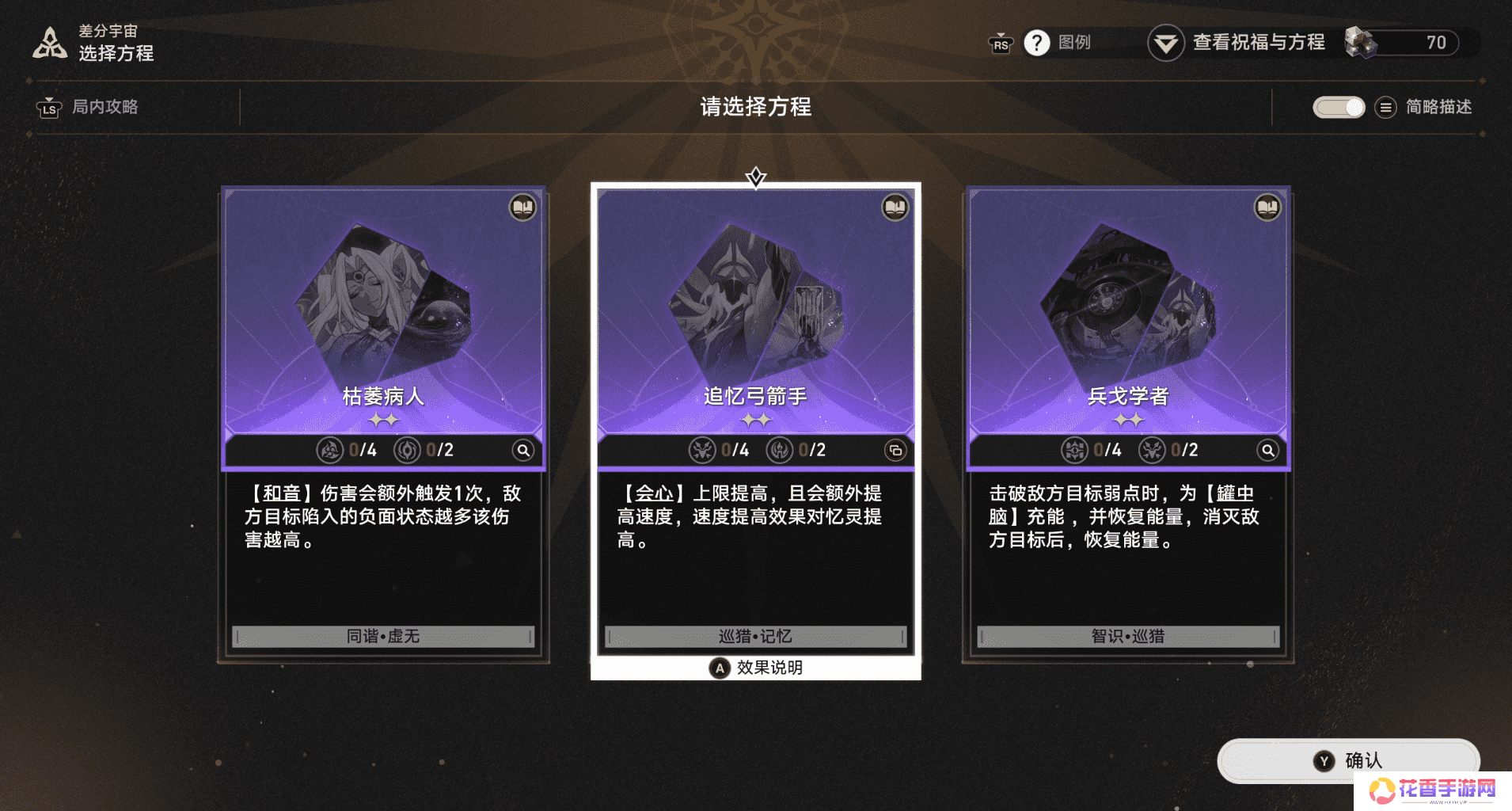Click the 虚无 path icon on 枯萎病人 card
The height and width of the screenshot is (811, 1512).
click(408, 450)
